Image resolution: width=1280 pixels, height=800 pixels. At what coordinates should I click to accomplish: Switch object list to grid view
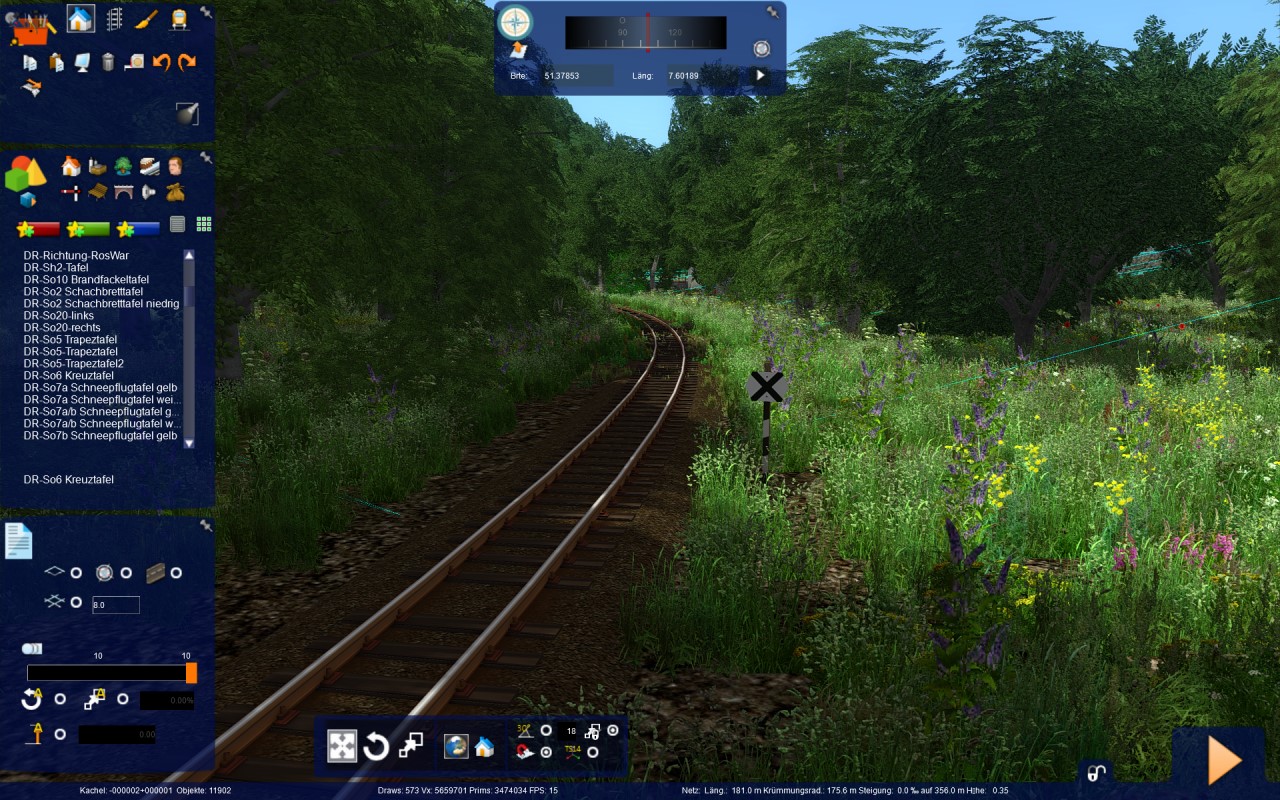(x=204, y=224)
